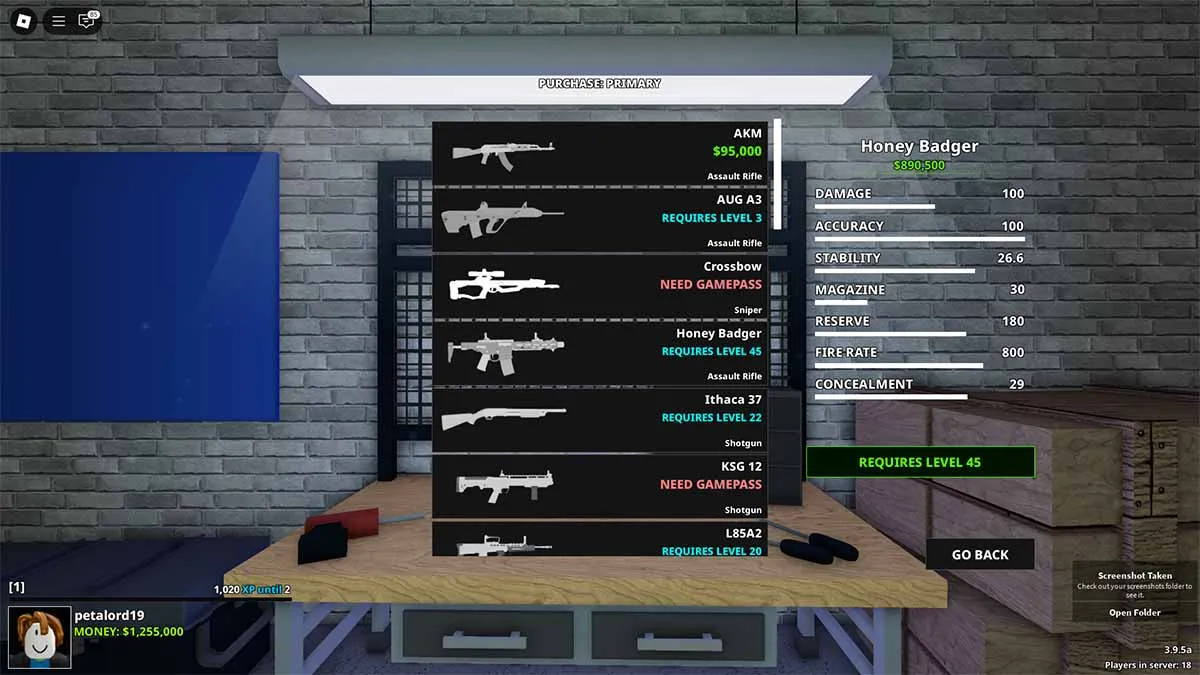Click the petalord19 avatar portrait

pyautogui.click(x=39, y=637)
